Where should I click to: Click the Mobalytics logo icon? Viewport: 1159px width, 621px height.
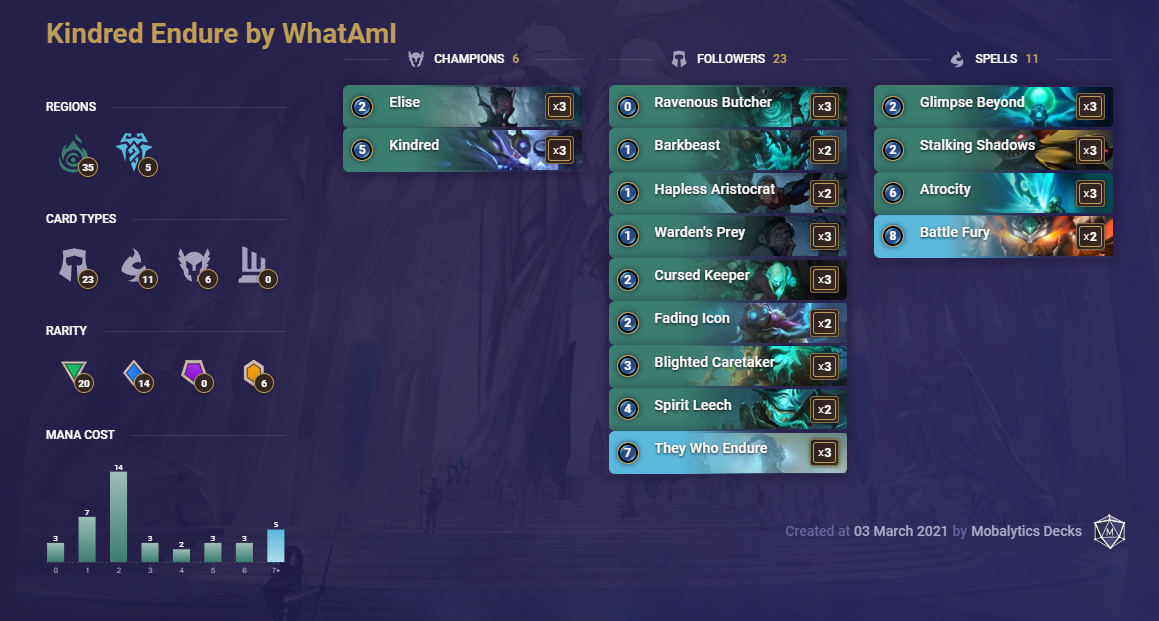point(1108,531)
